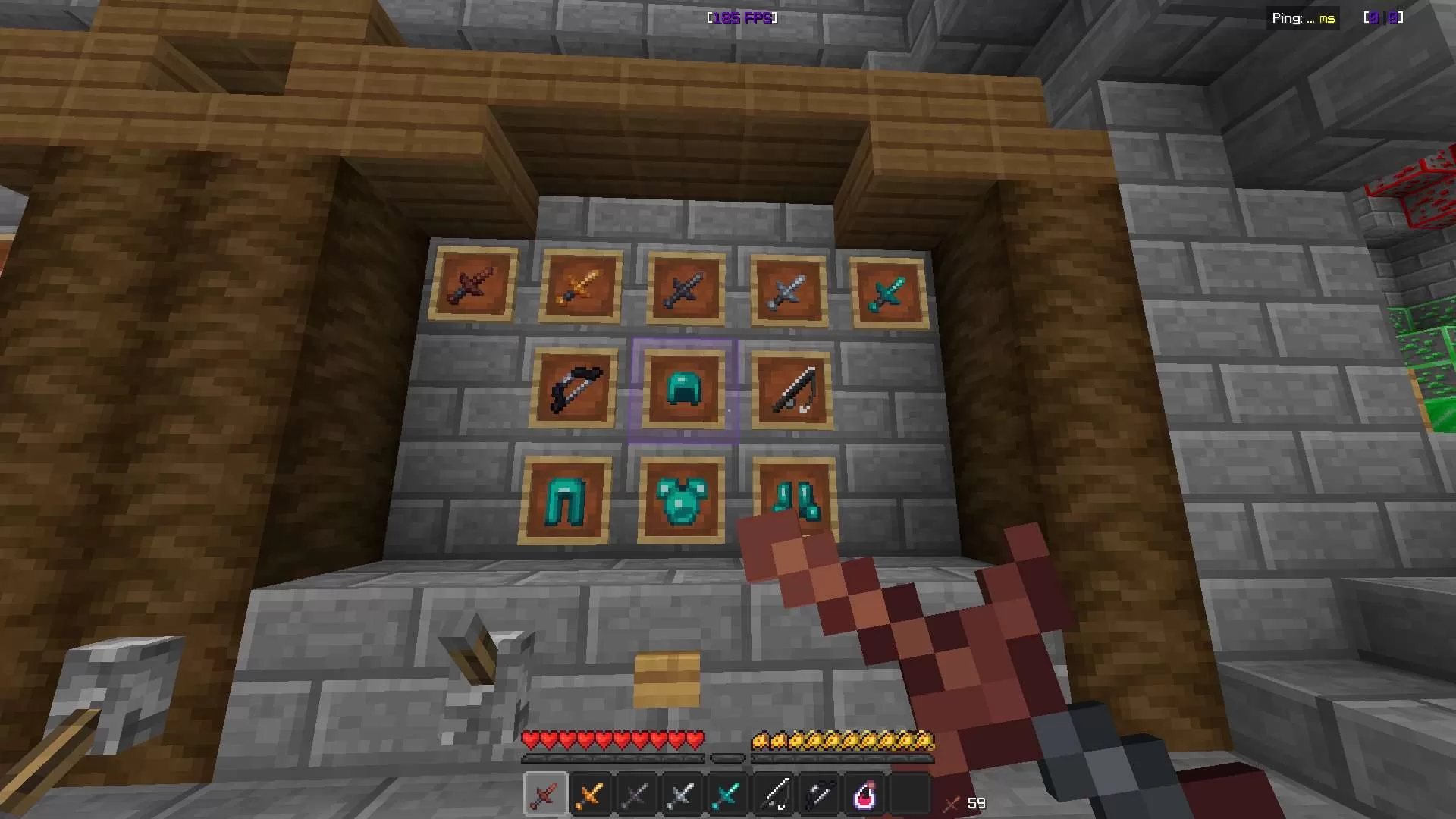Image resolution: width=1456 pixels, height=819 pixels.
Task: Click the item frame with the diamond chestplate
Action: coord(680,498)
